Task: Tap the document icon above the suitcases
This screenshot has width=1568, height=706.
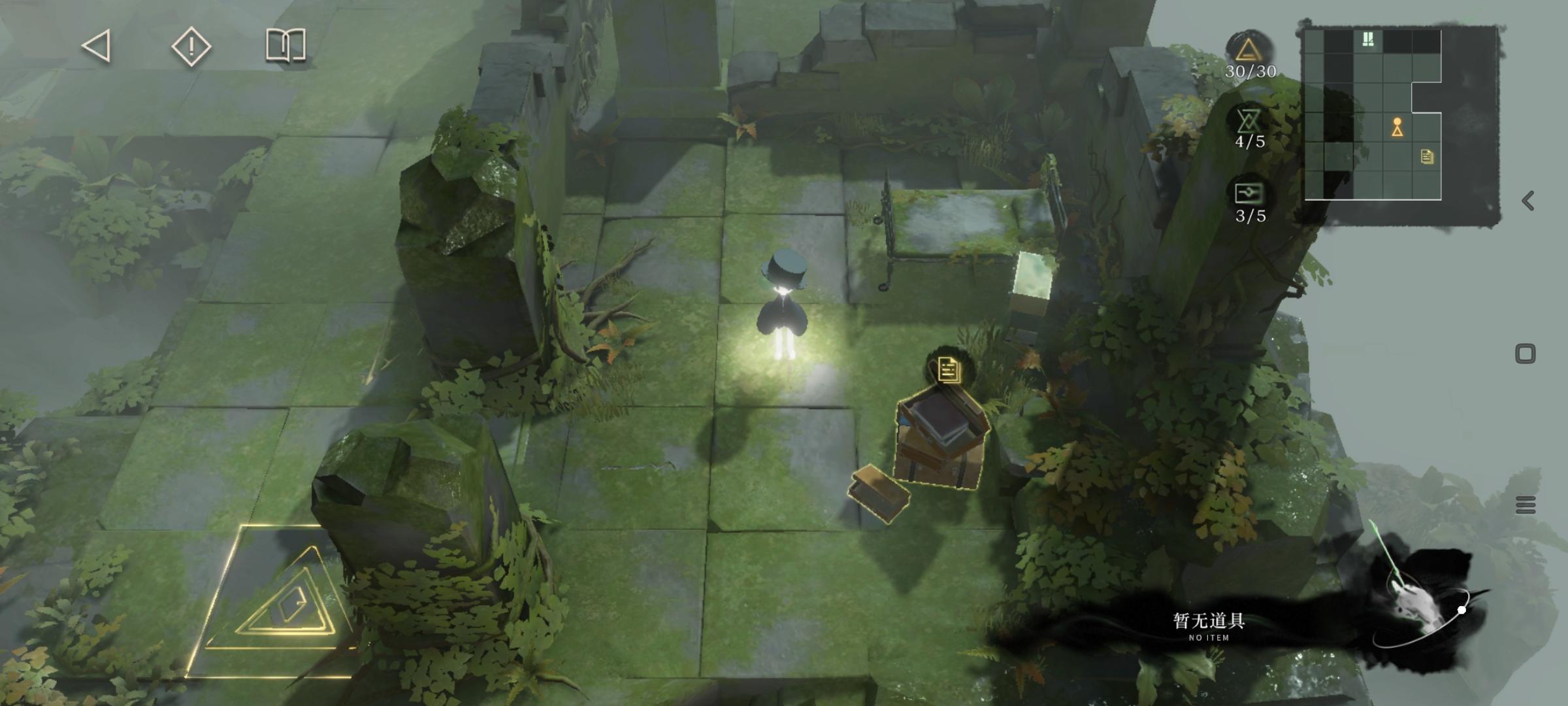Action: point(948,369)
